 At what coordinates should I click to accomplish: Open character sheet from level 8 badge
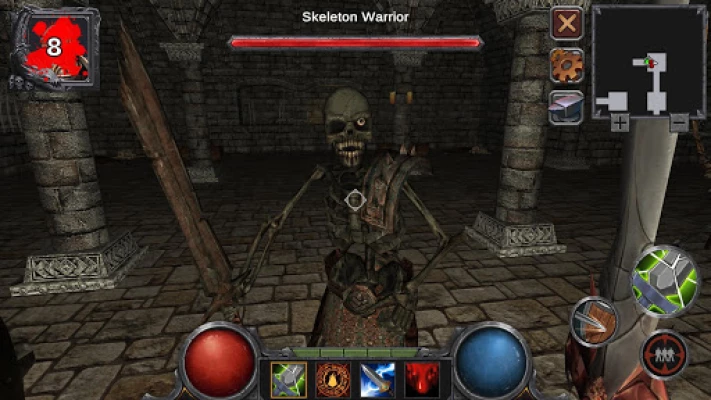[53, 46]
